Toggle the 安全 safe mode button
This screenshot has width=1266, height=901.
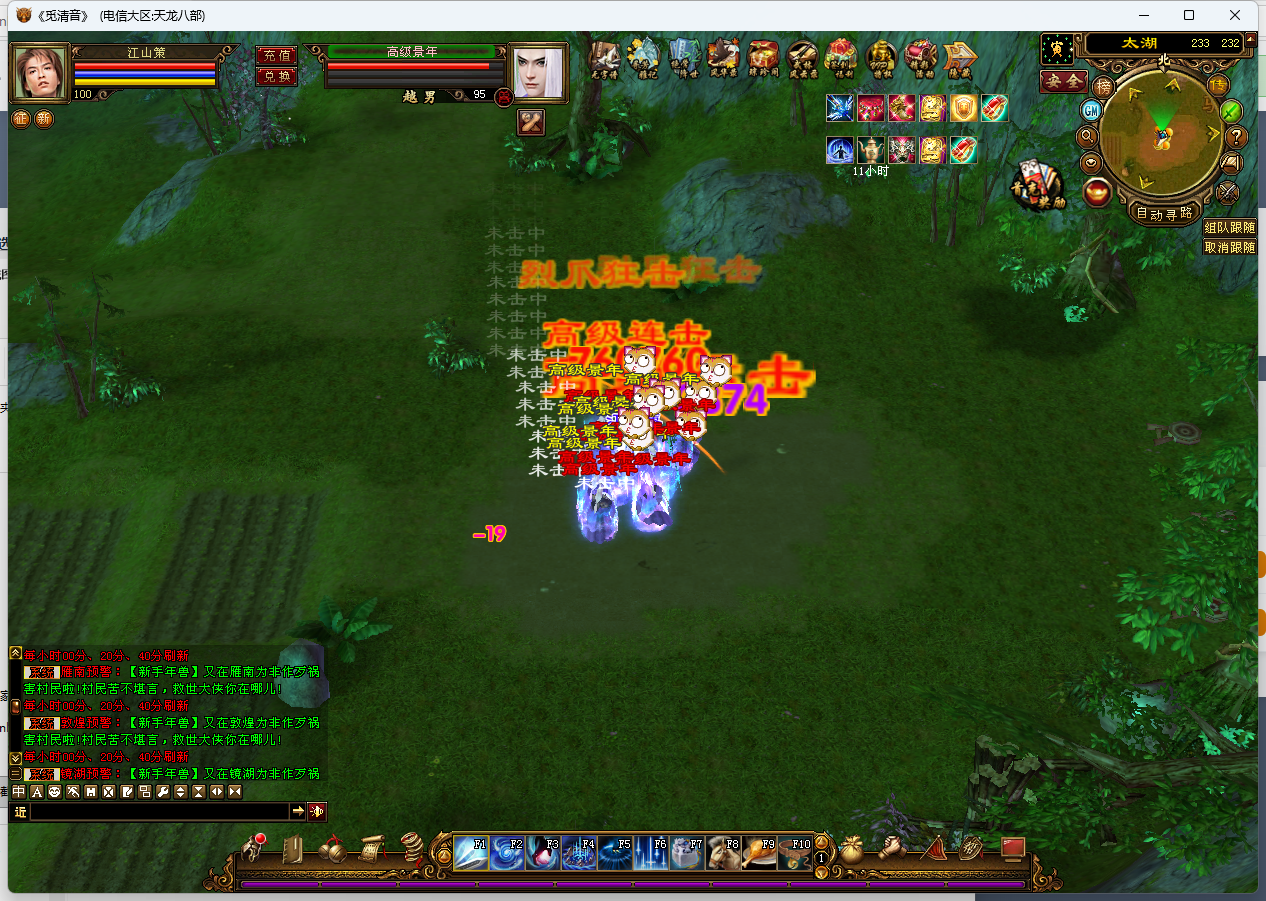tap(1063, 81)
